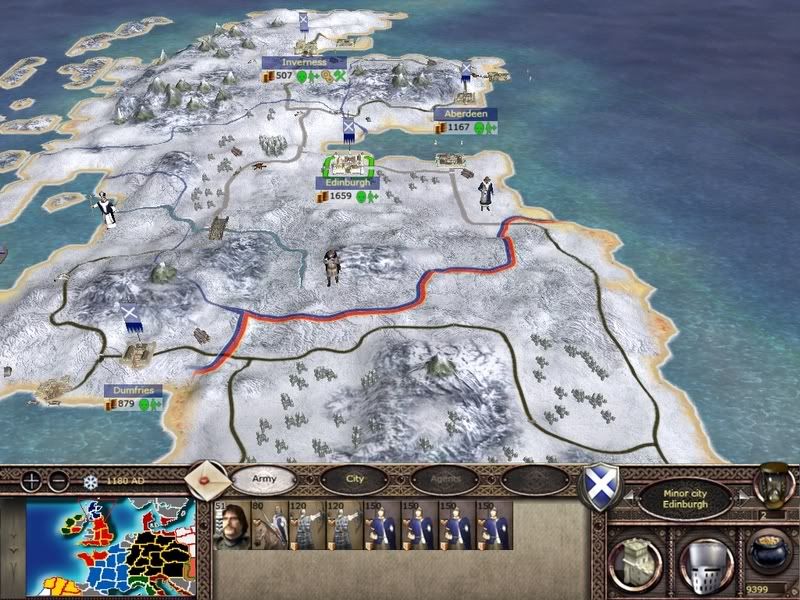Viewport: 800px width, 600px height.
Task: Select the general's portrait unit card
Action: tap(232, 525)
